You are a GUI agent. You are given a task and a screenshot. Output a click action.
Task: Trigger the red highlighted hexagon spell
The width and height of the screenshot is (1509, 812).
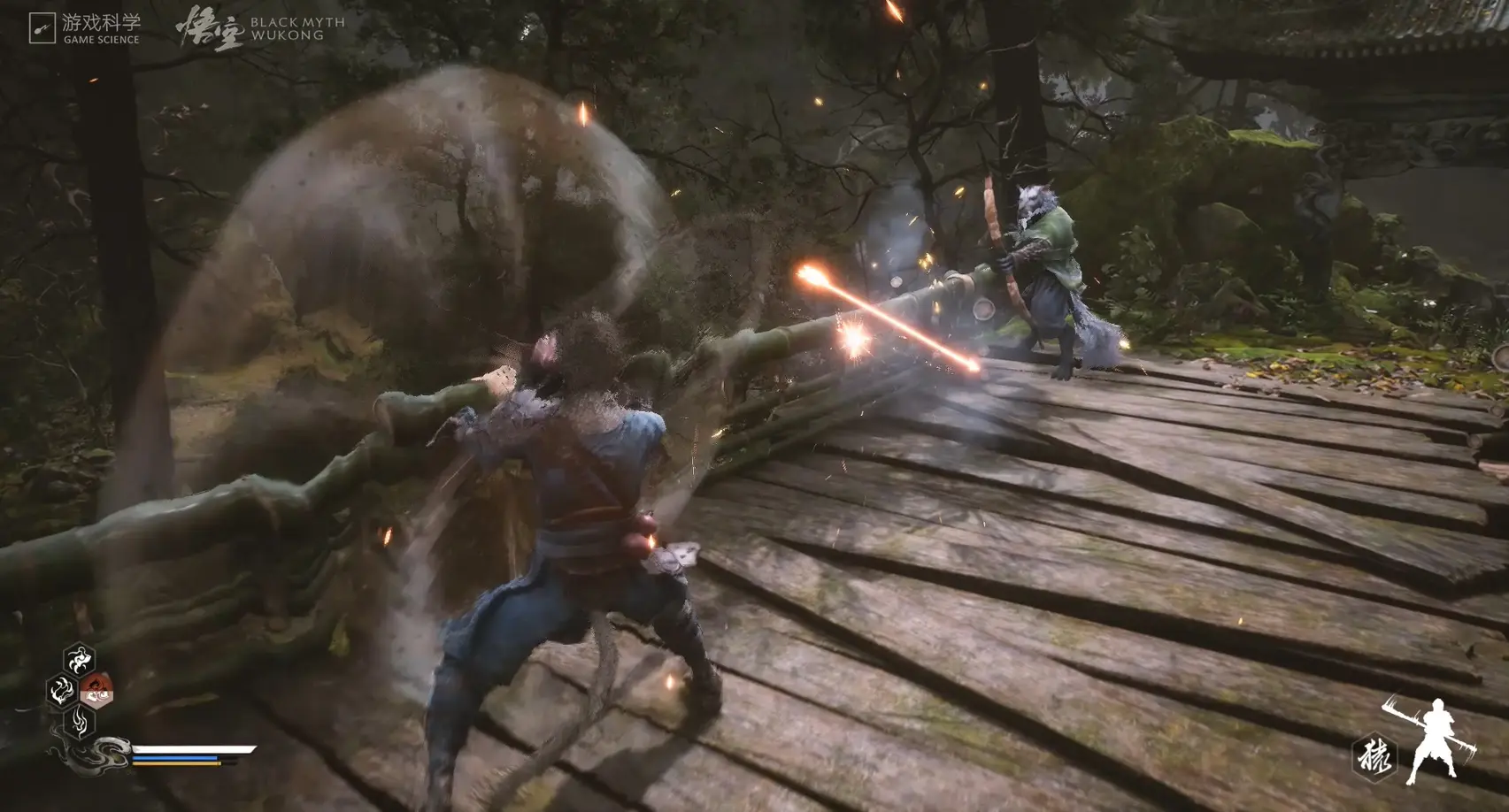coord(96,690)
